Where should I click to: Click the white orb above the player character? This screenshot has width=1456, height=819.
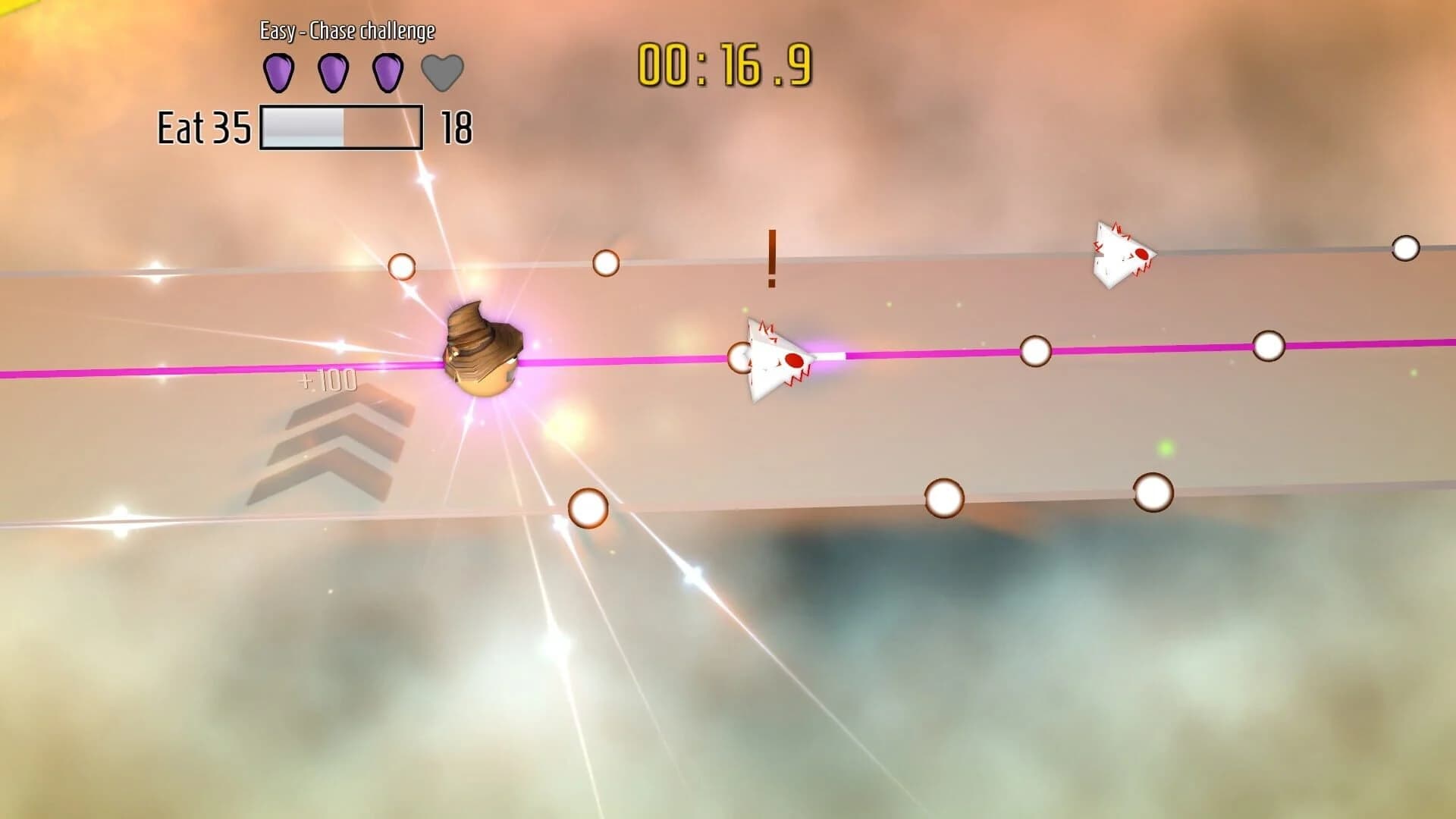(x=403, y=265)
